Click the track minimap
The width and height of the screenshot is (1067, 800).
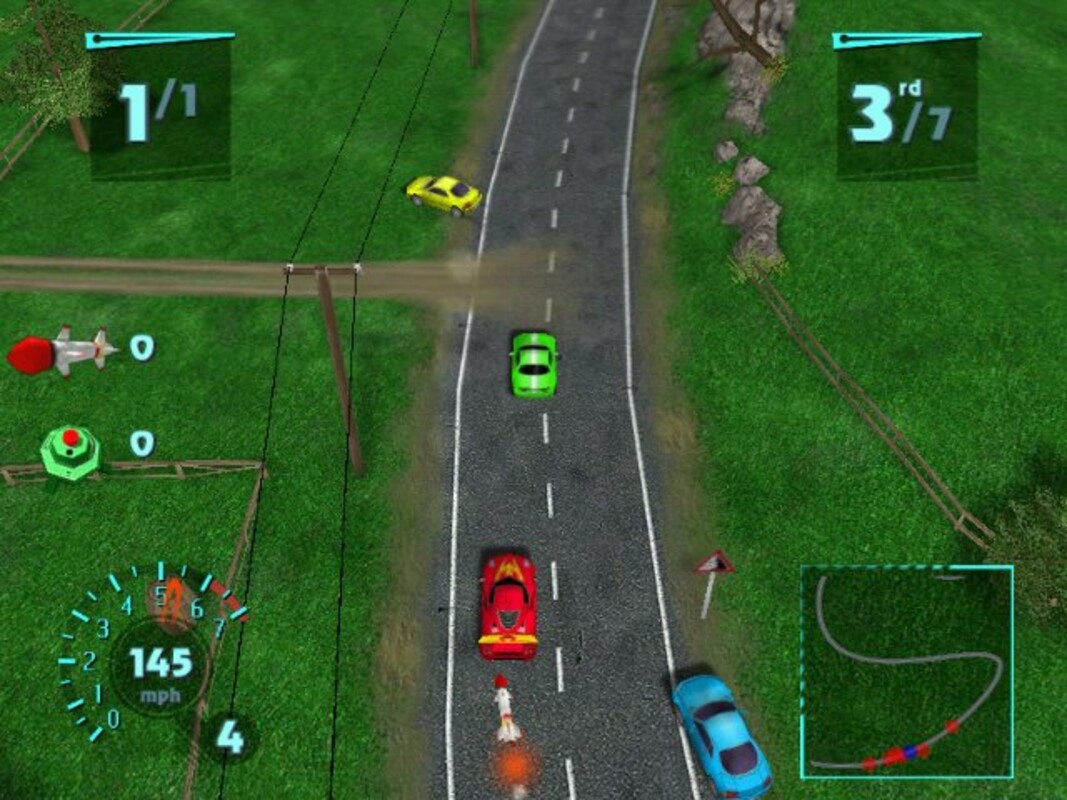[x=906, y=671]
